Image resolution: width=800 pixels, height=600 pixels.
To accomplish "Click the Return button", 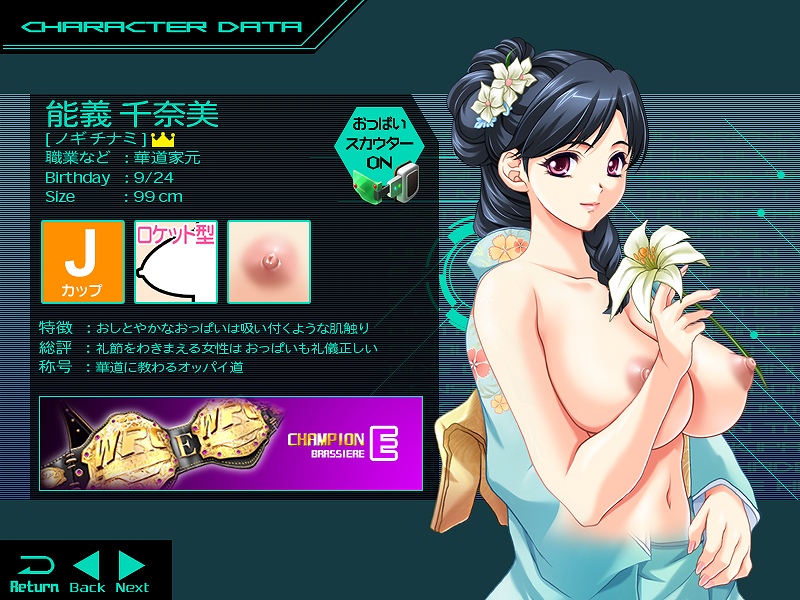I will tap(35, 573).
